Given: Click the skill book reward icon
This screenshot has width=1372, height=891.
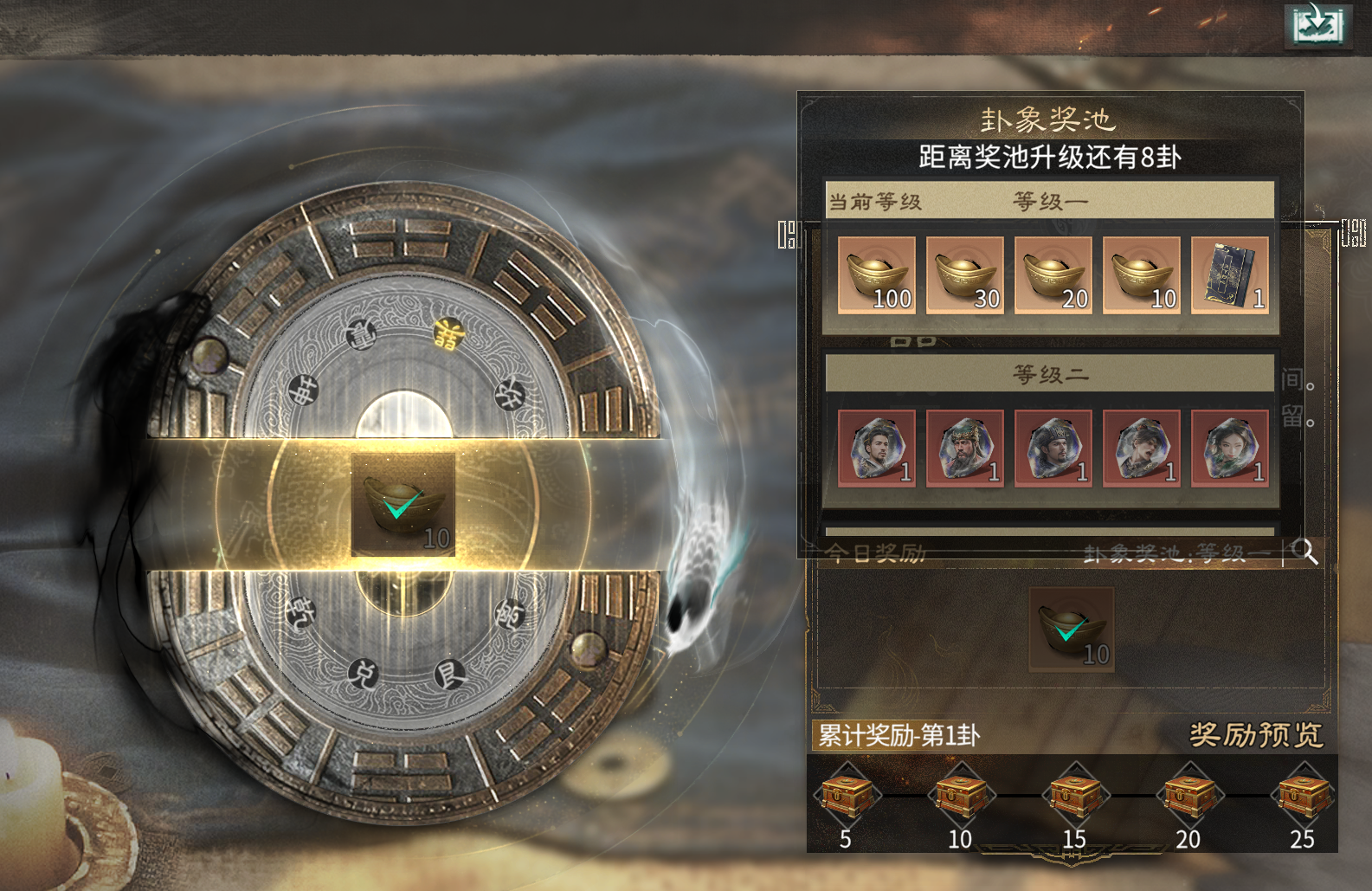Looking at the screenshot, I should tap(1230, 274).
